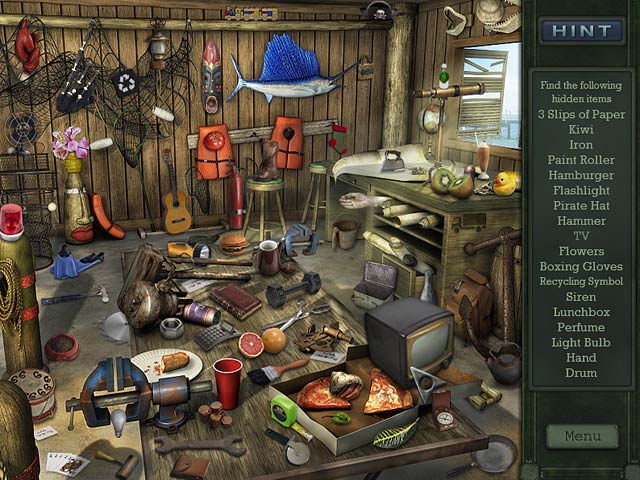640x480 pixels.
Task: Click the HINT button
Action: pyautogui.click(x=581, y=30)
